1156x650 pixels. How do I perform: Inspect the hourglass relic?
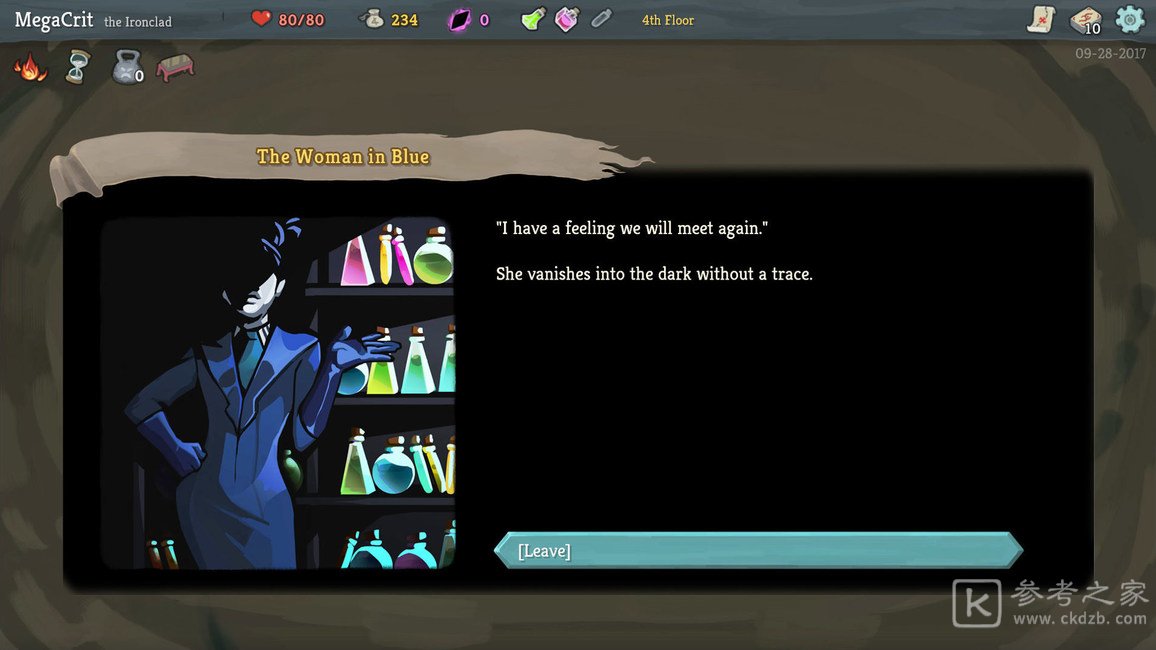point(77,68)
